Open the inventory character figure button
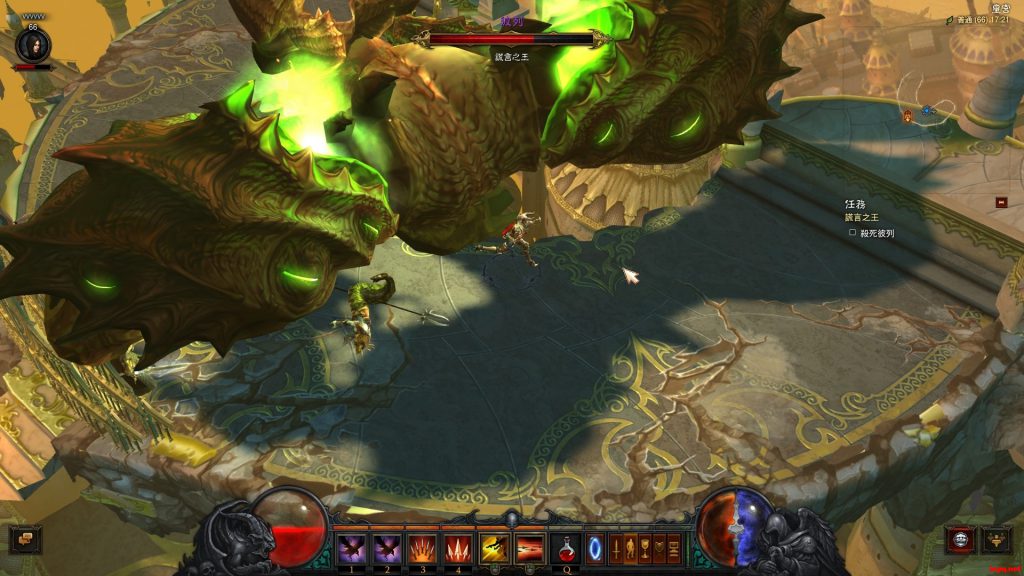This screenshot has height=576, width=1024. coord(631,548)
